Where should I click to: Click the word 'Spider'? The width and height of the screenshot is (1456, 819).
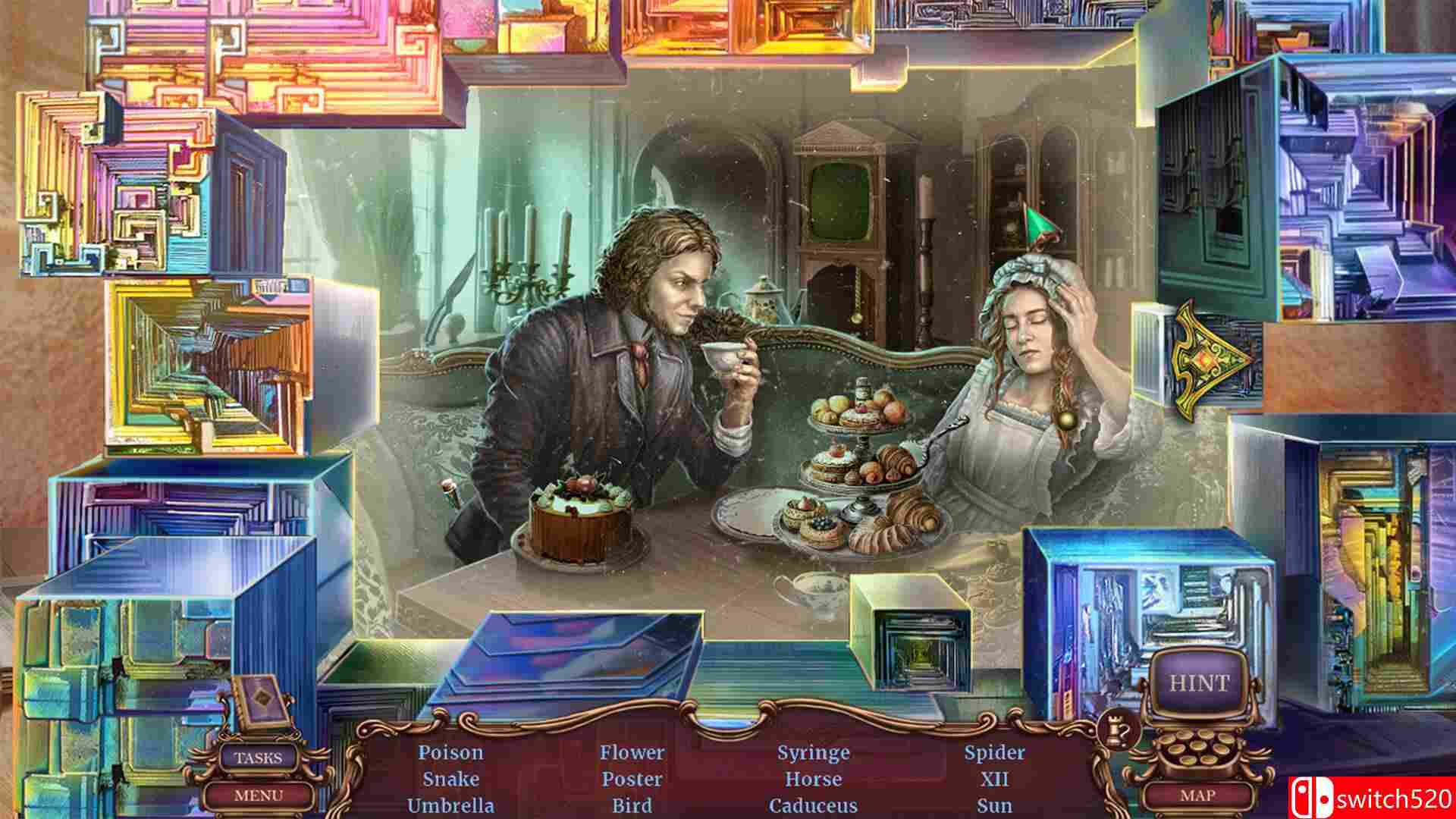[994, 754]
